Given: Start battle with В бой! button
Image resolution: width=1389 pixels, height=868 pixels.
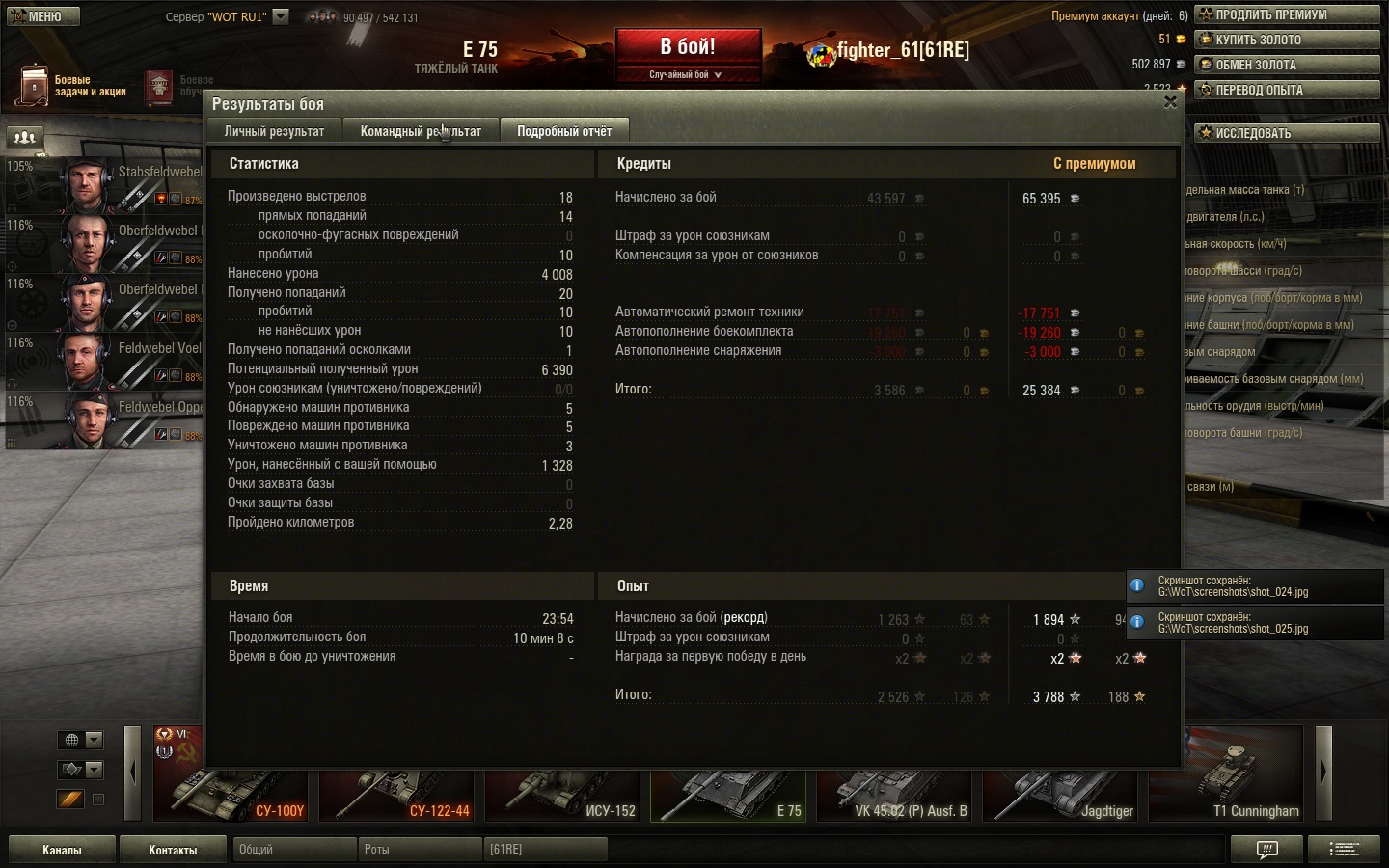Looking at the screenshot, I should tap(688, 47).
